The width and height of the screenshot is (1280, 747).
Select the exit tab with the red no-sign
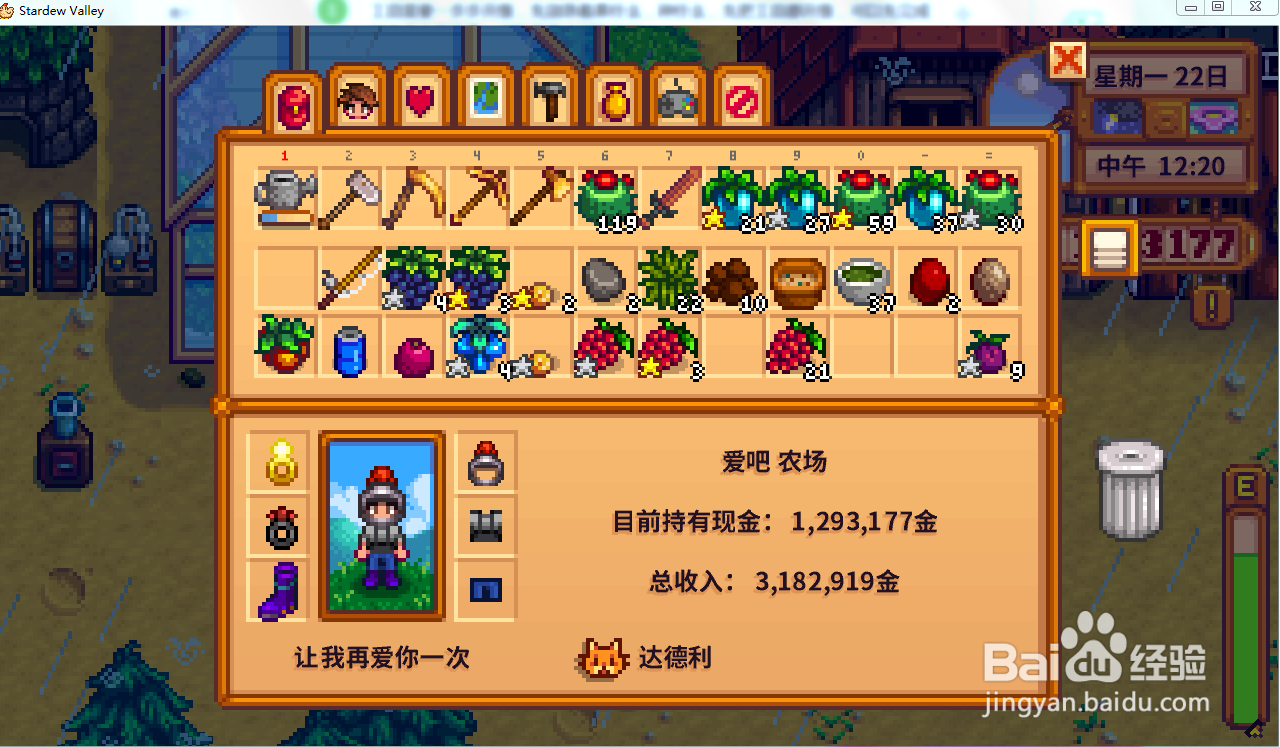[x=741, y=100]
